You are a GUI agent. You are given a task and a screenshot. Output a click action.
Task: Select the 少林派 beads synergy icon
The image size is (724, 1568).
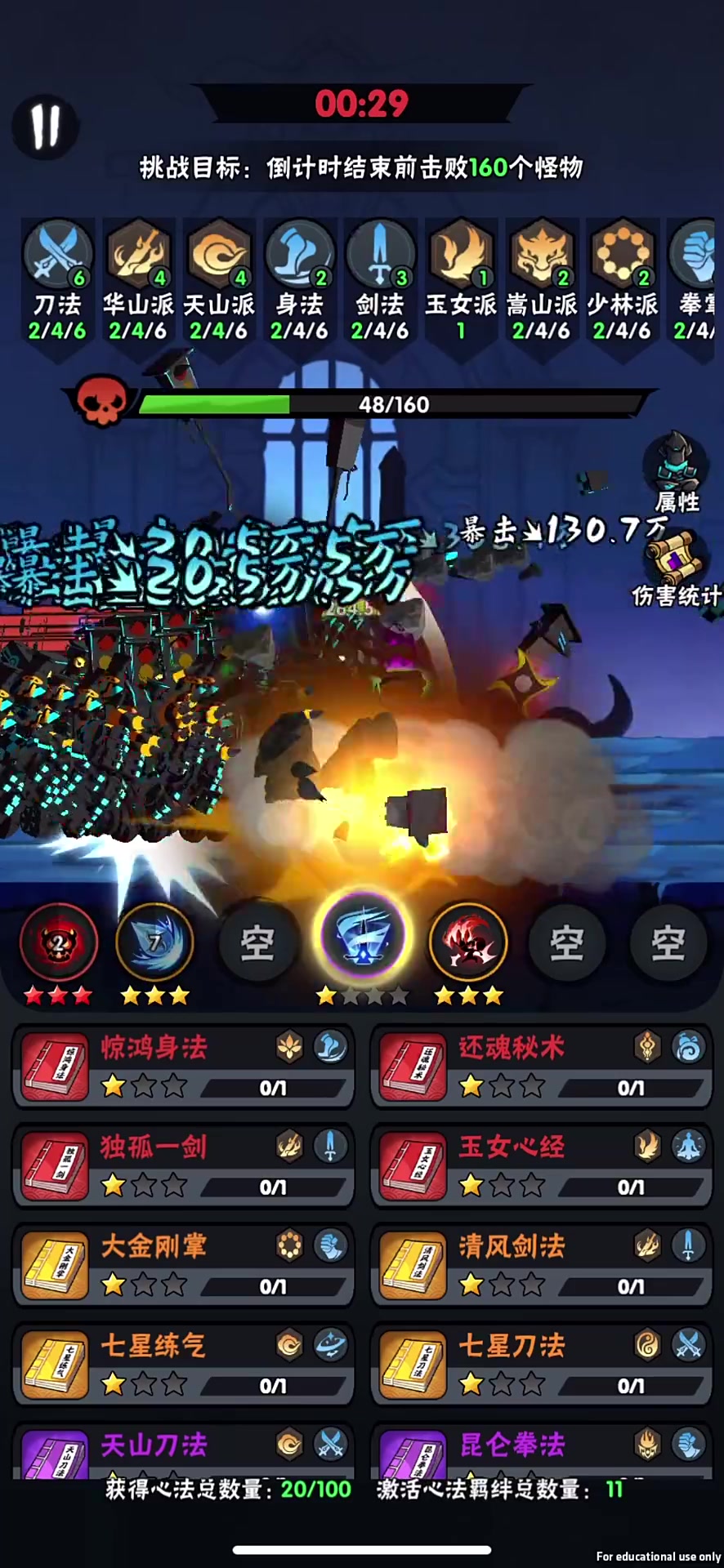click(622, 253)
